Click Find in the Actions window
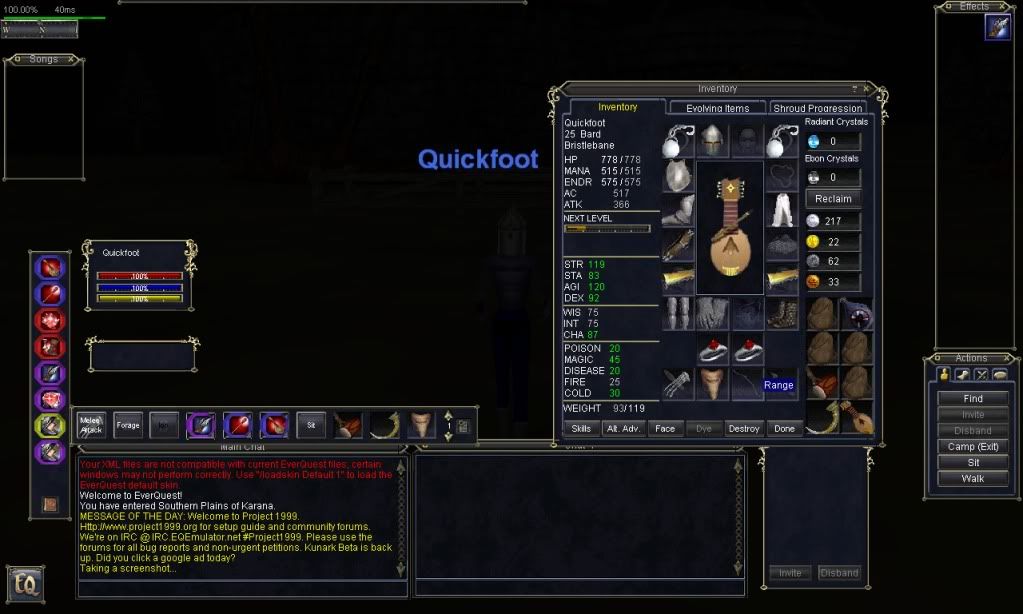 (973, 398)
